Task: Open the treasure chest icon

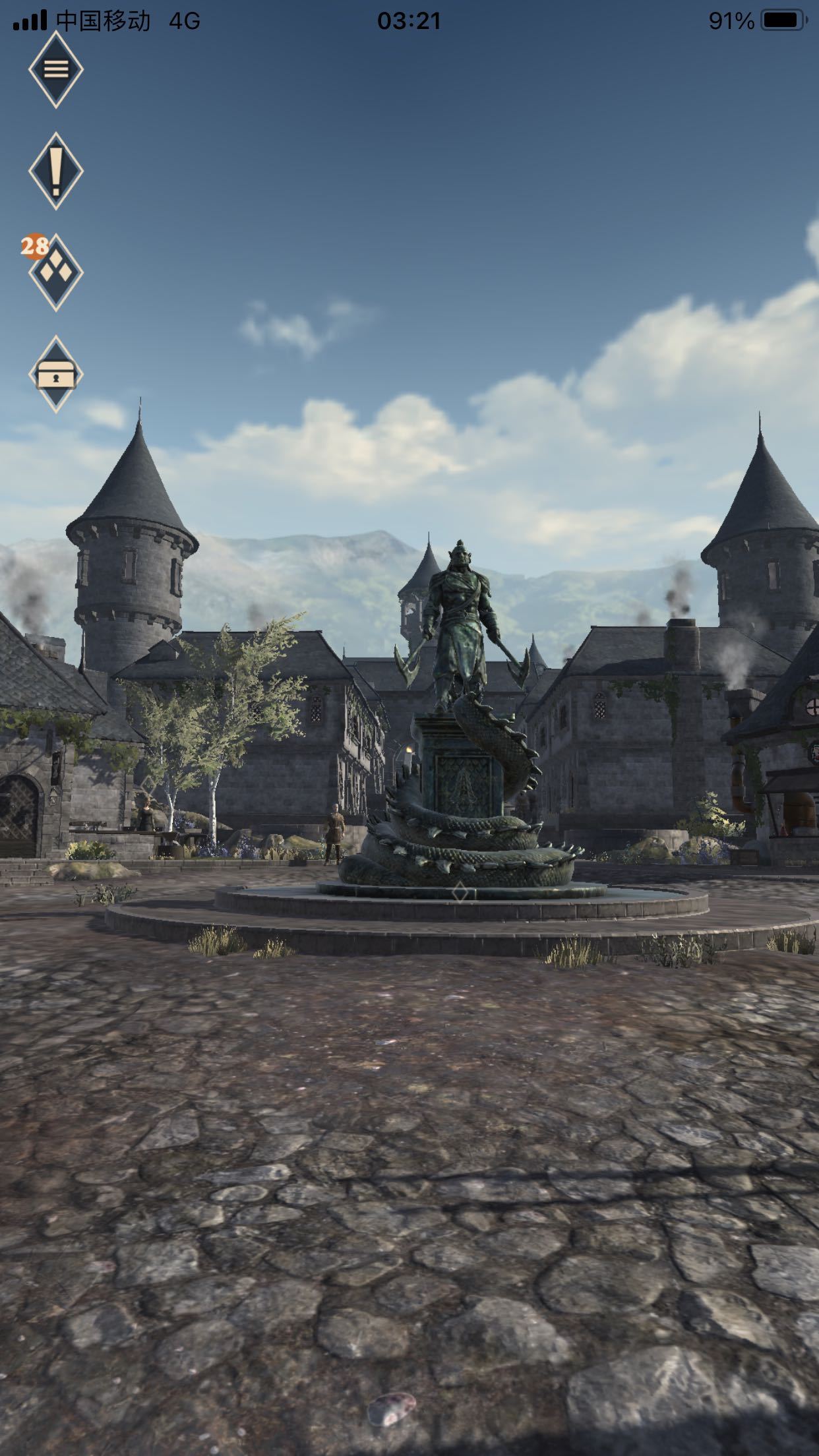Action: click(56, 374)
